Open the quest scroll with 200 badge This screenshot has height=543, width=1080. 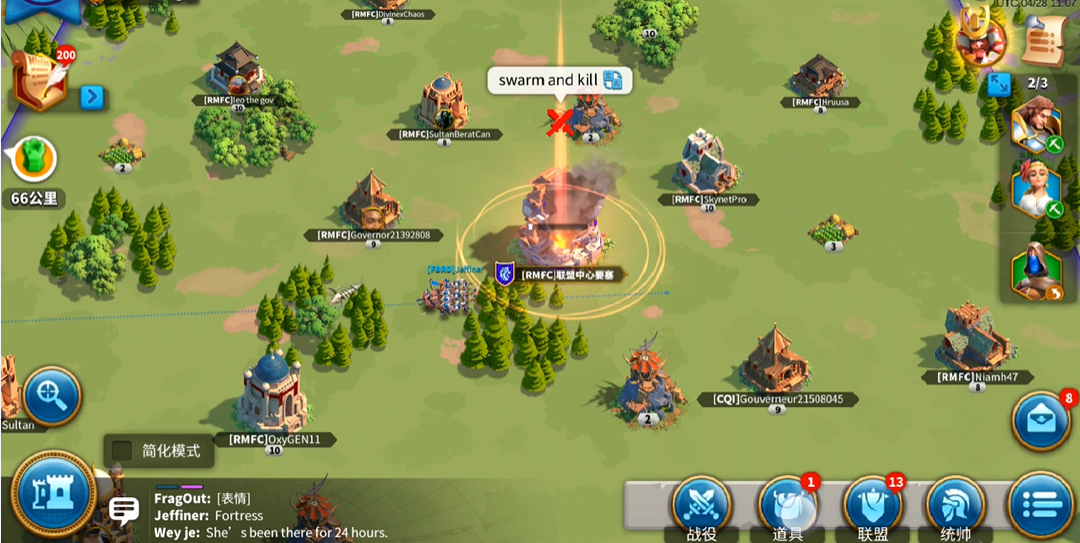42,80
